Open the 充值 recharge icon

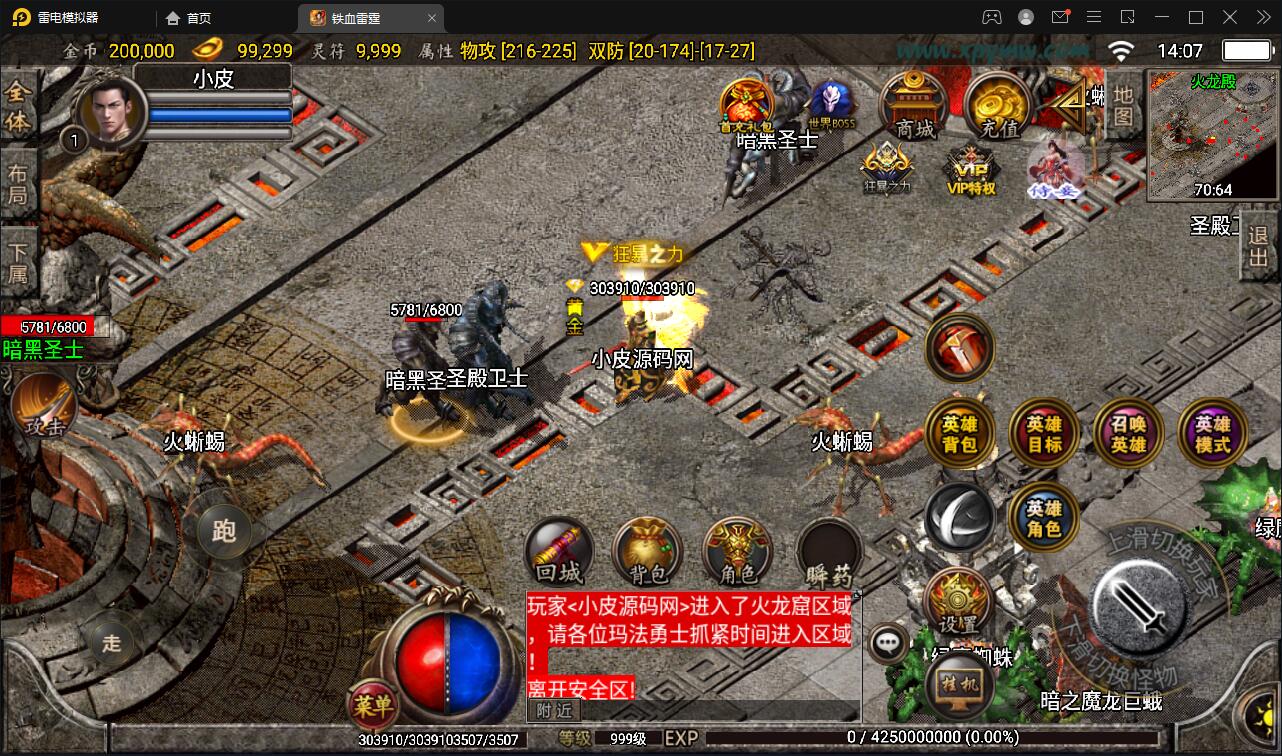pyautogui.click(x=996, y=105)
